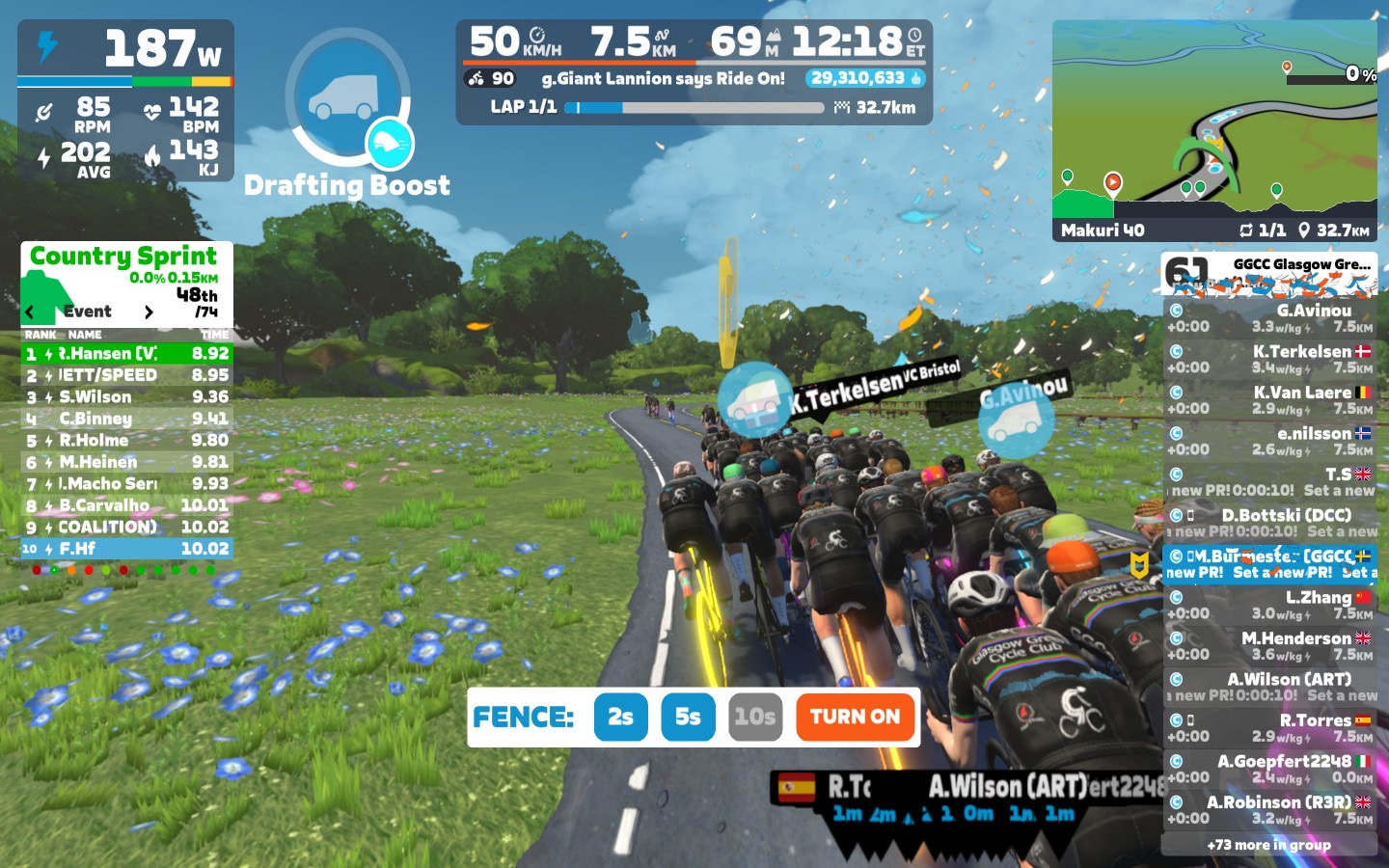
Task: Choose K.Van Laere from nearby riders
Action: click(x=1269, y=400)
